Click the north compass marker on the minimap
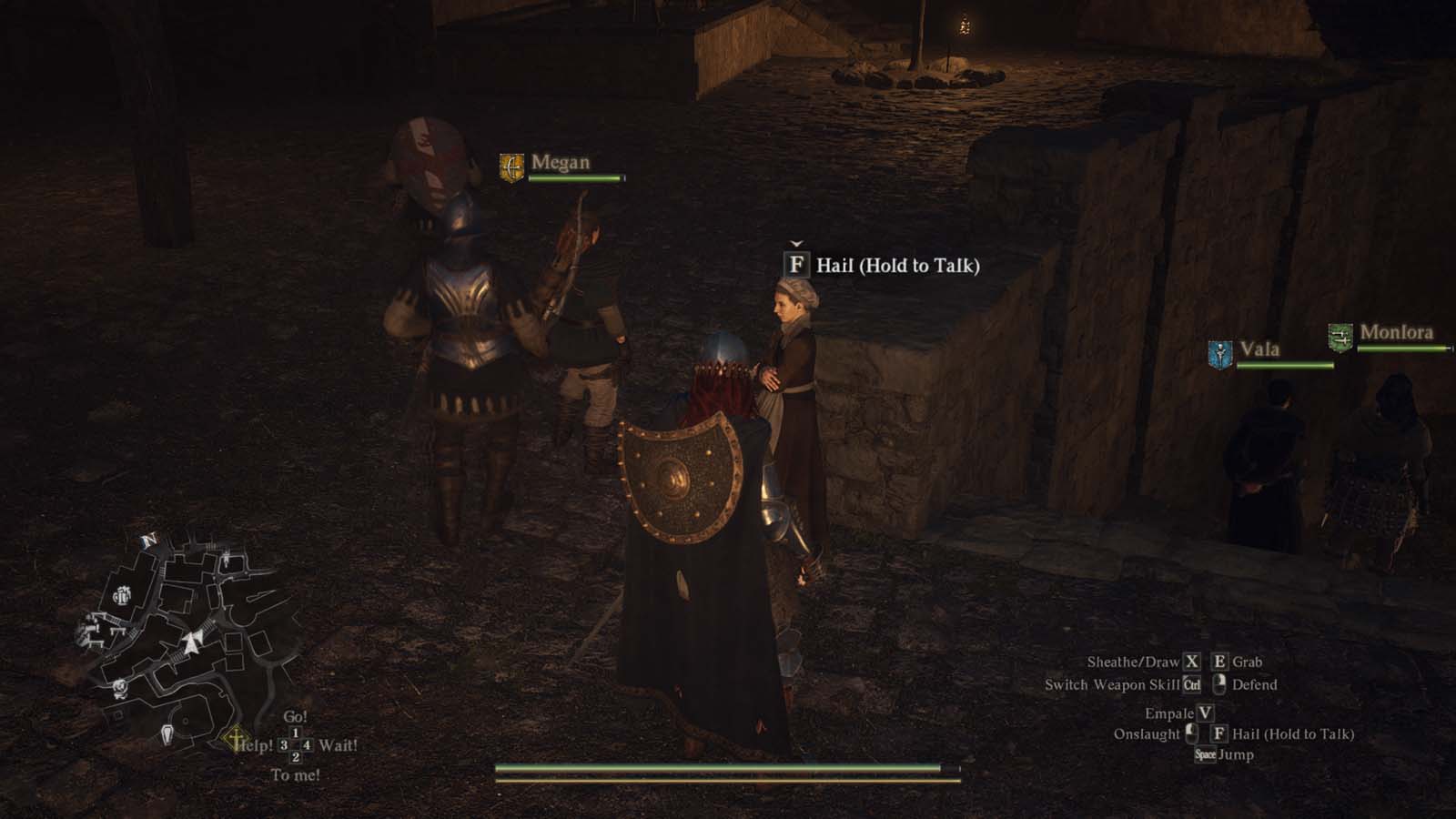 click(x=148, y=540)
